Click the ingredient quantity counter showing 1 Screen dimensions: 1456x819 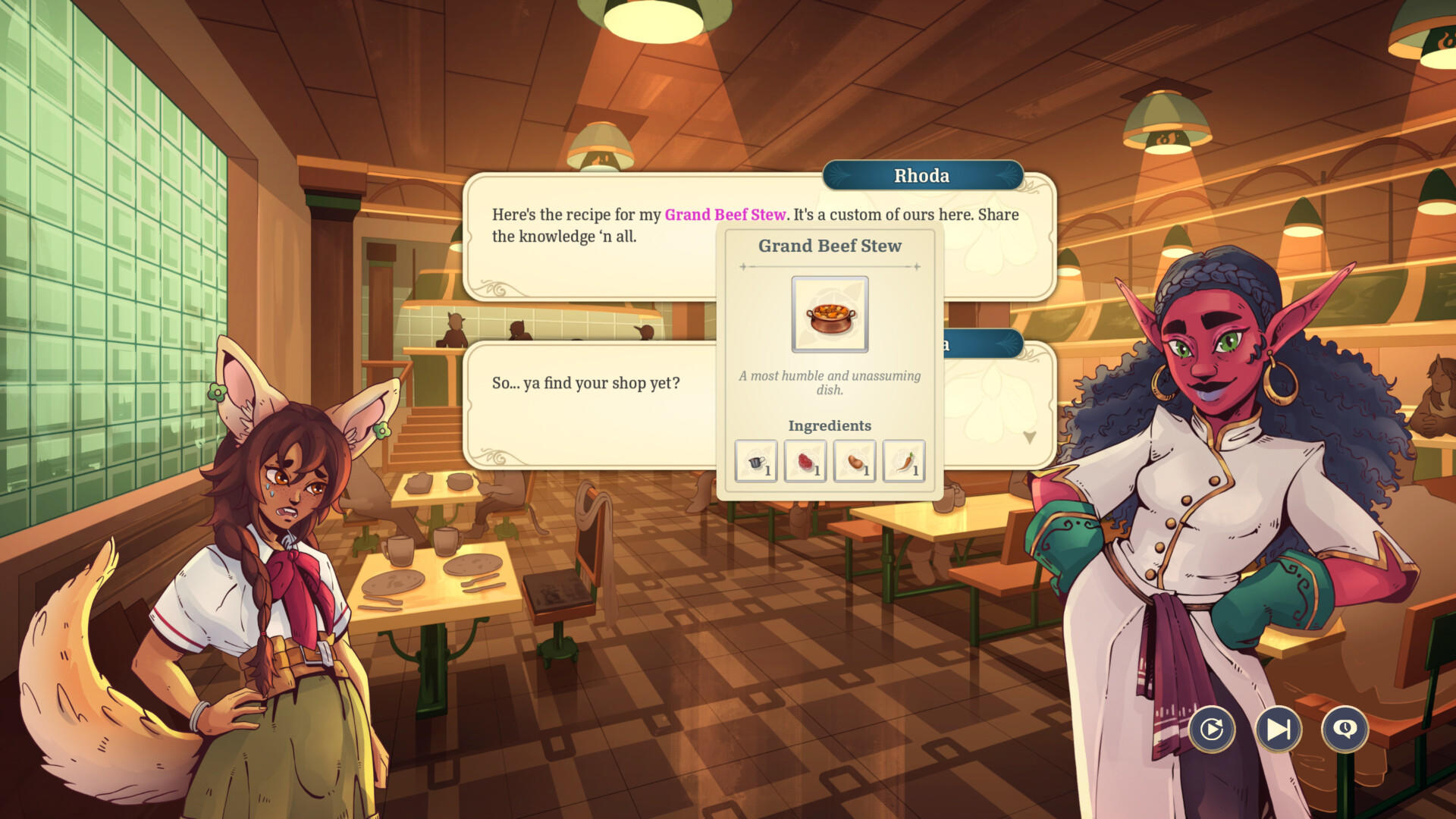[770, 470]
